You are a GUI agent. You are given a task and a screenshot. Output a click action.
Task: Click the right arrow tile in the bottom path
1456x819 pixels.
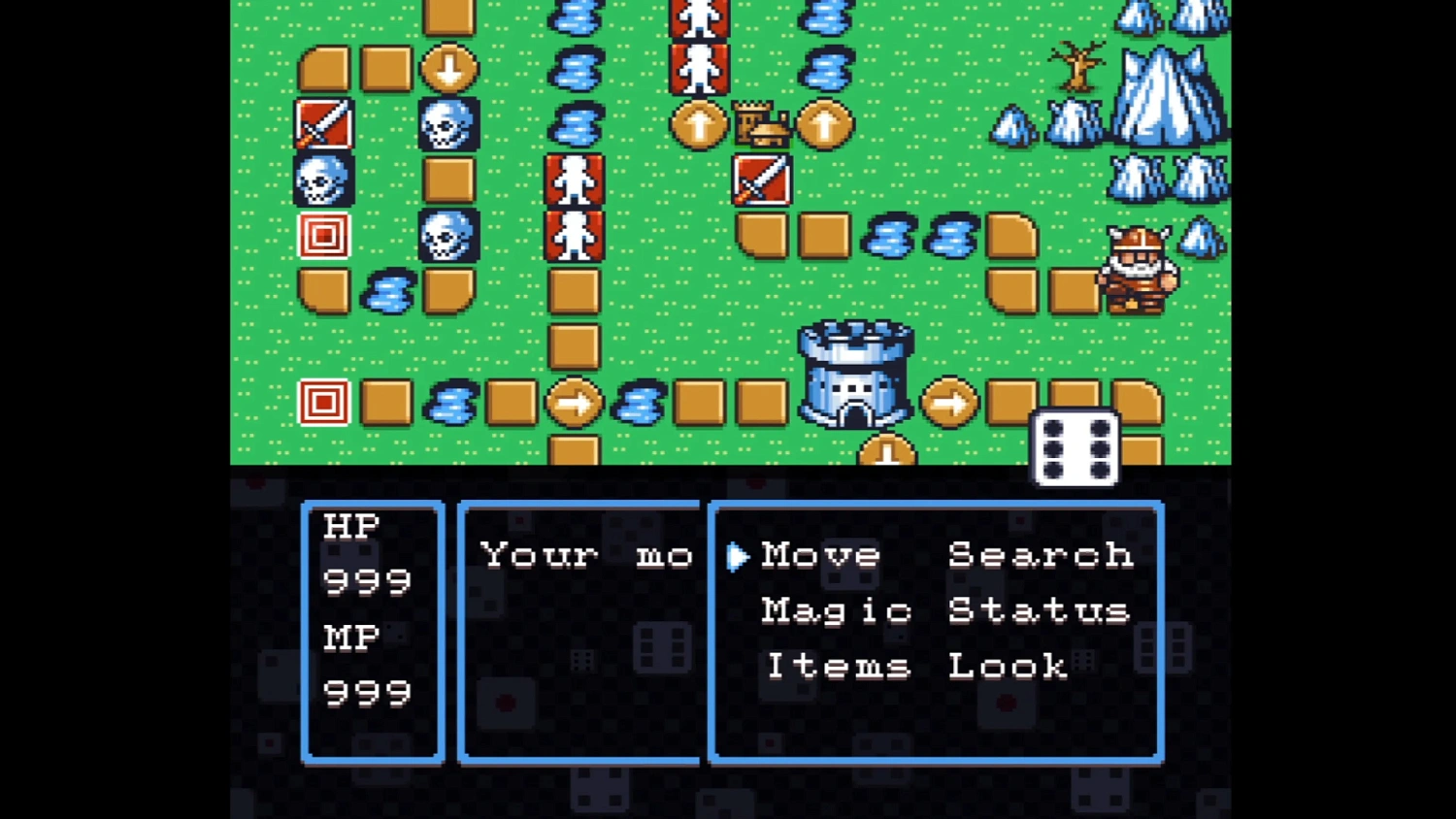pos(575,403)
